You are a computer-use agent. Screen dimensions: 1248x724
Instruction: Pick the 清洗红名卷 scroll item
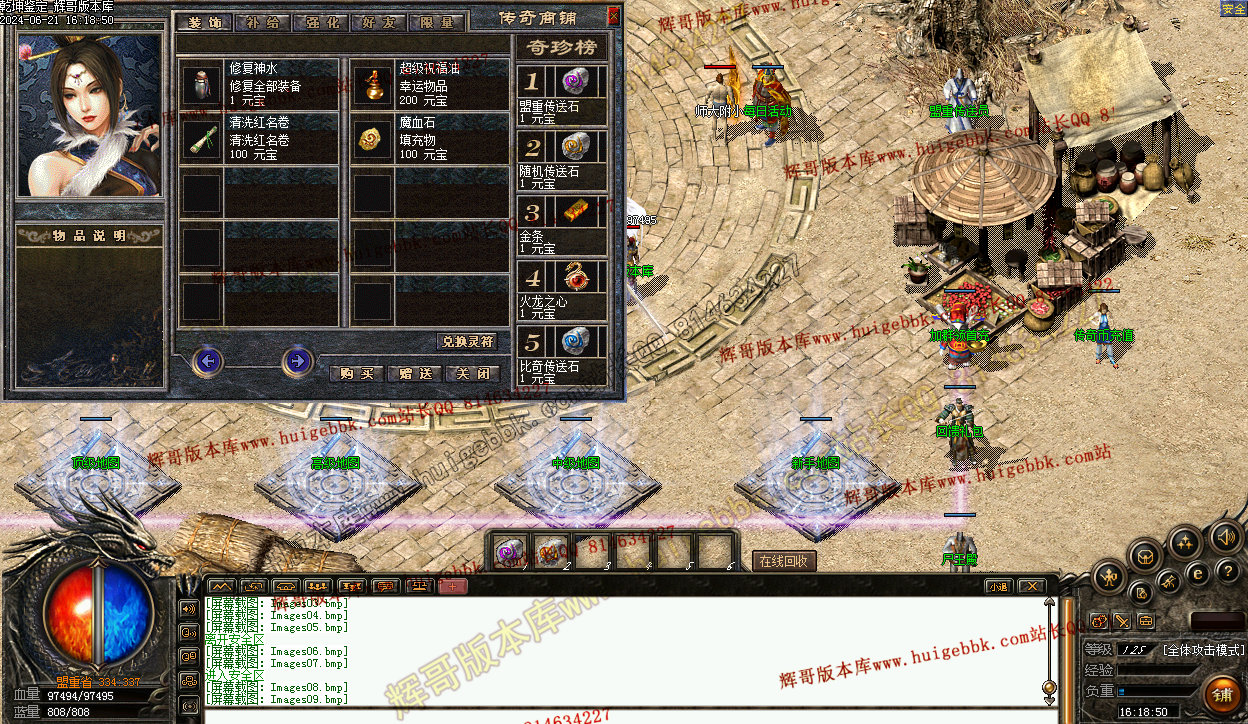[x=259, y=139]
